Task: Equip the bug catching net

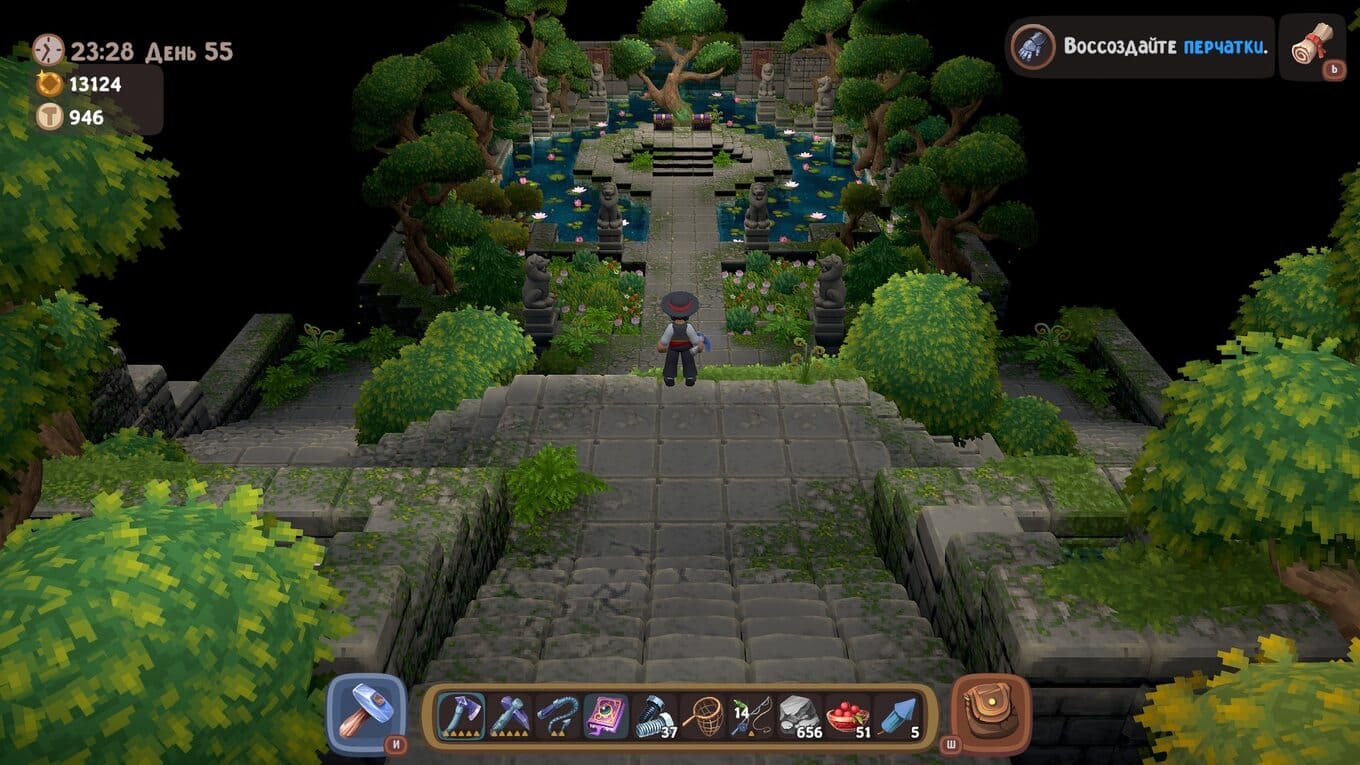Action: 704,716
